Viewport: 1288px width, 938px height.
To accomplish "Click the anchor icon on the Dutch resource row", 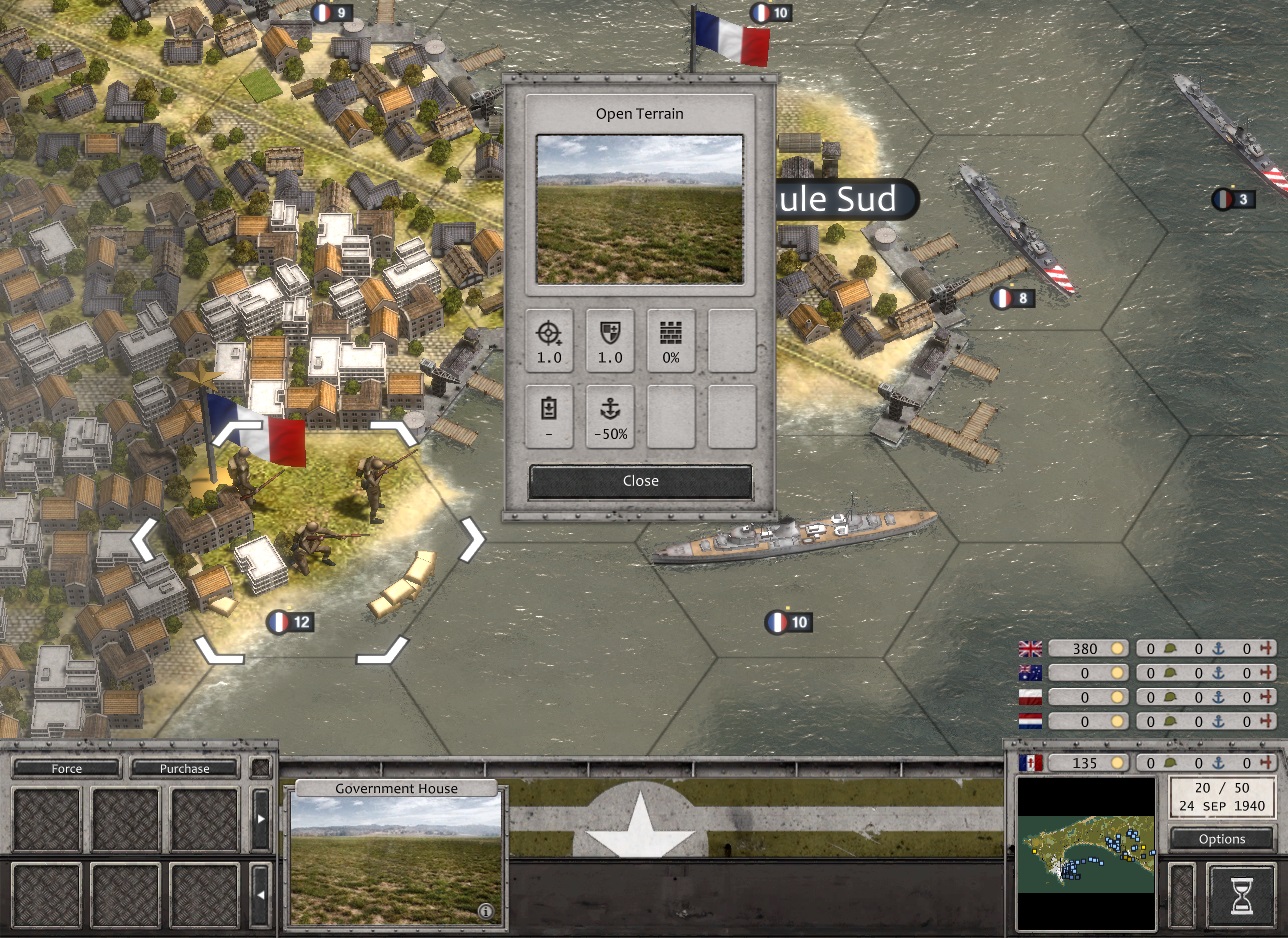I will click(x=1219, y=722).
